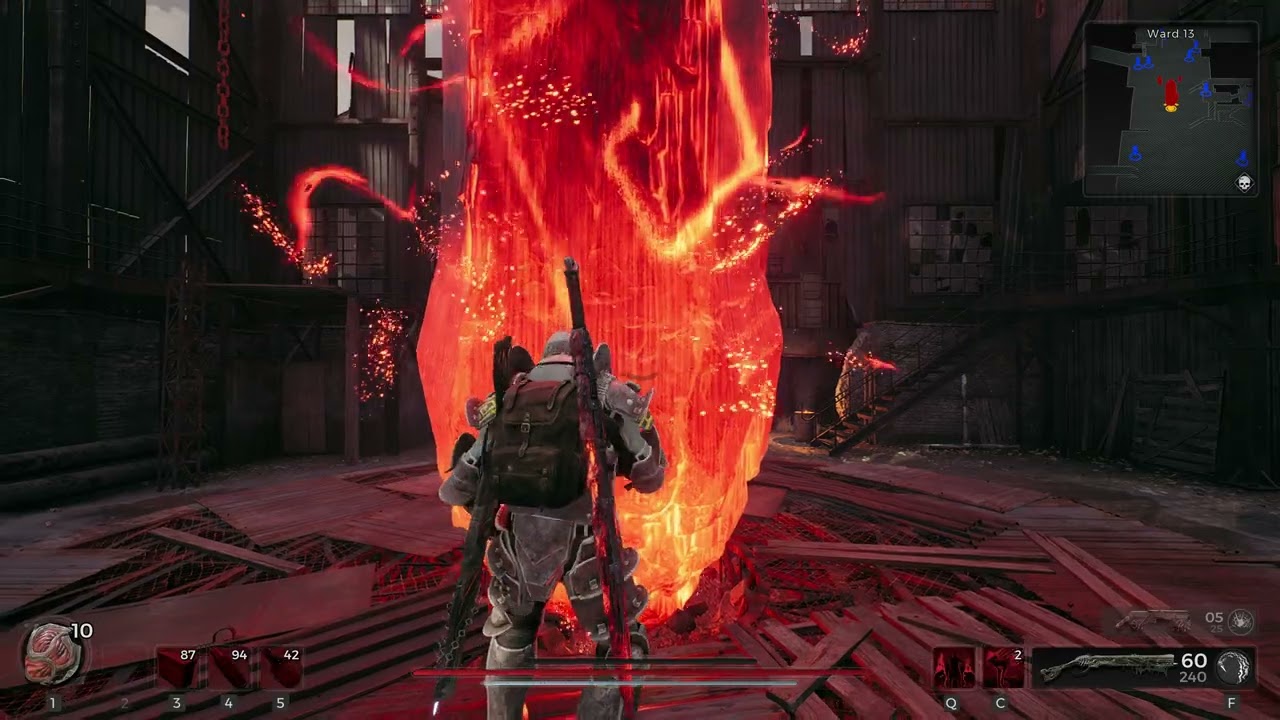Activate the weapon mod on the equipped gun
The height and width of the screenshot is (720, 1280).
(x=1233, y=667)
